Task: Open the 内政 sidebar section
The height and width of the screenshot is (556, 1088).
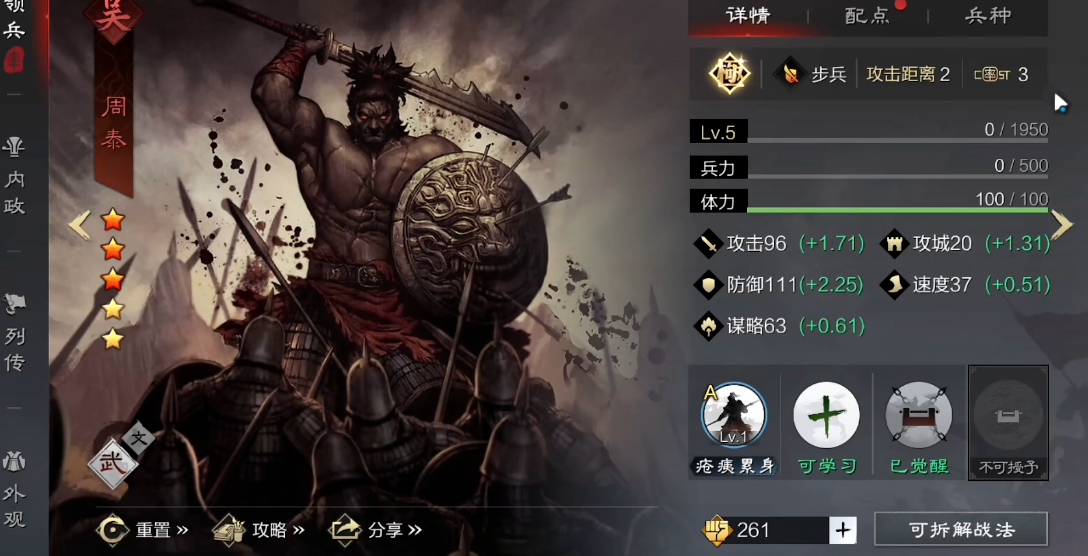Action: click(x=14, y=177)
